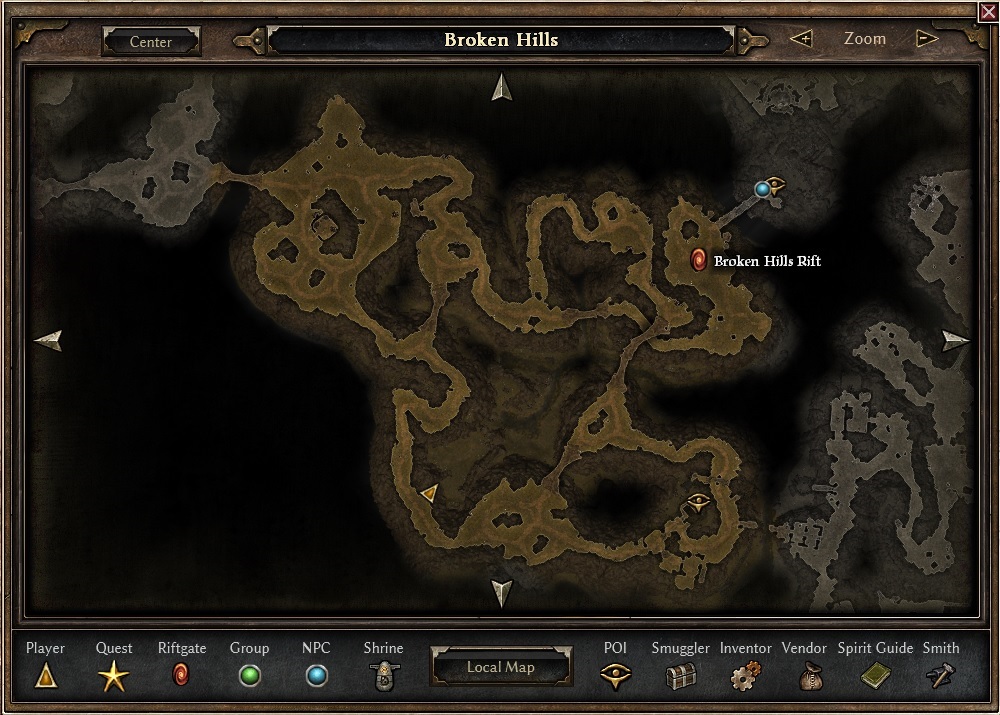1000x715 pixels.
Task: Zoom in with the right Zoom arrow
Action: [x=927, y=39]
